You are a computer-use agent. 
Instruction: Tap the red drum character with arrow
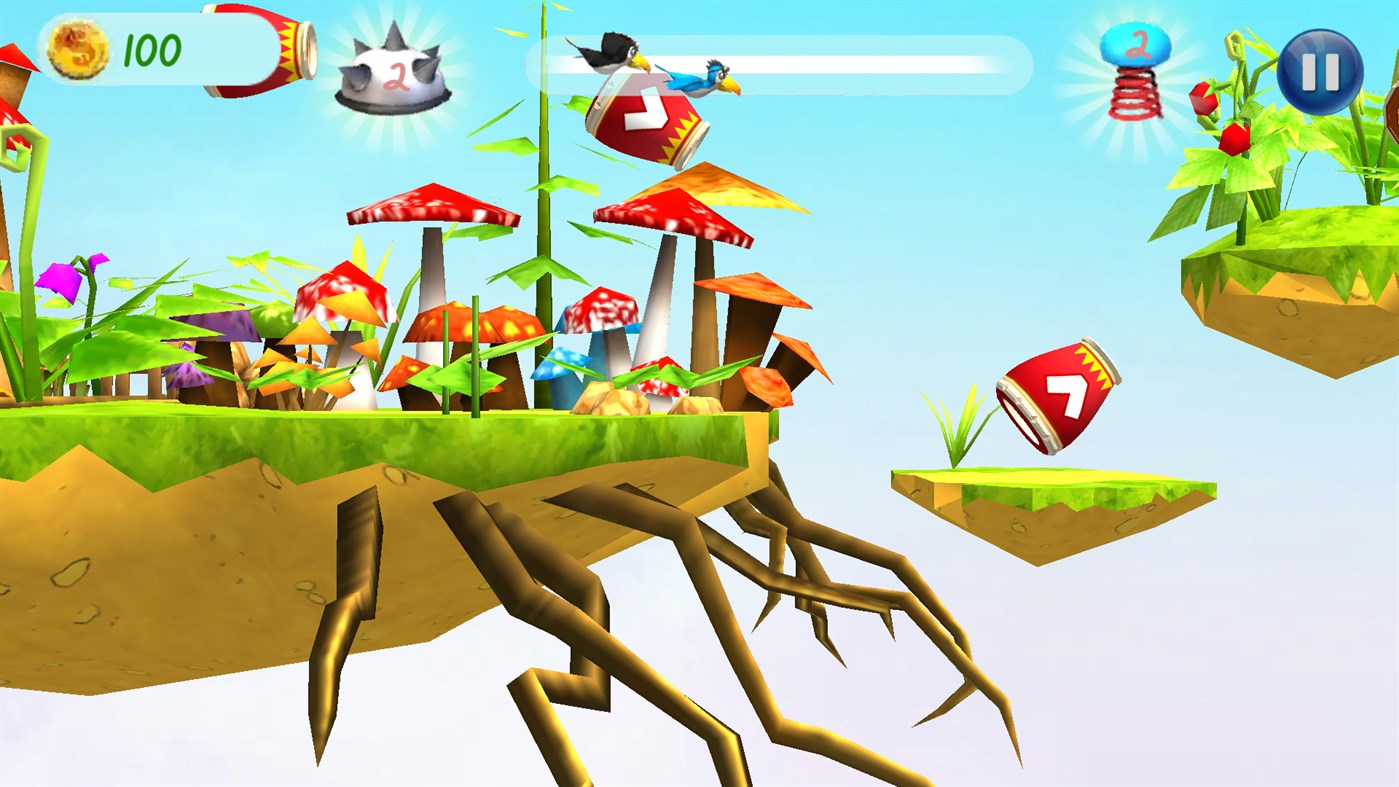click(644, 115)
